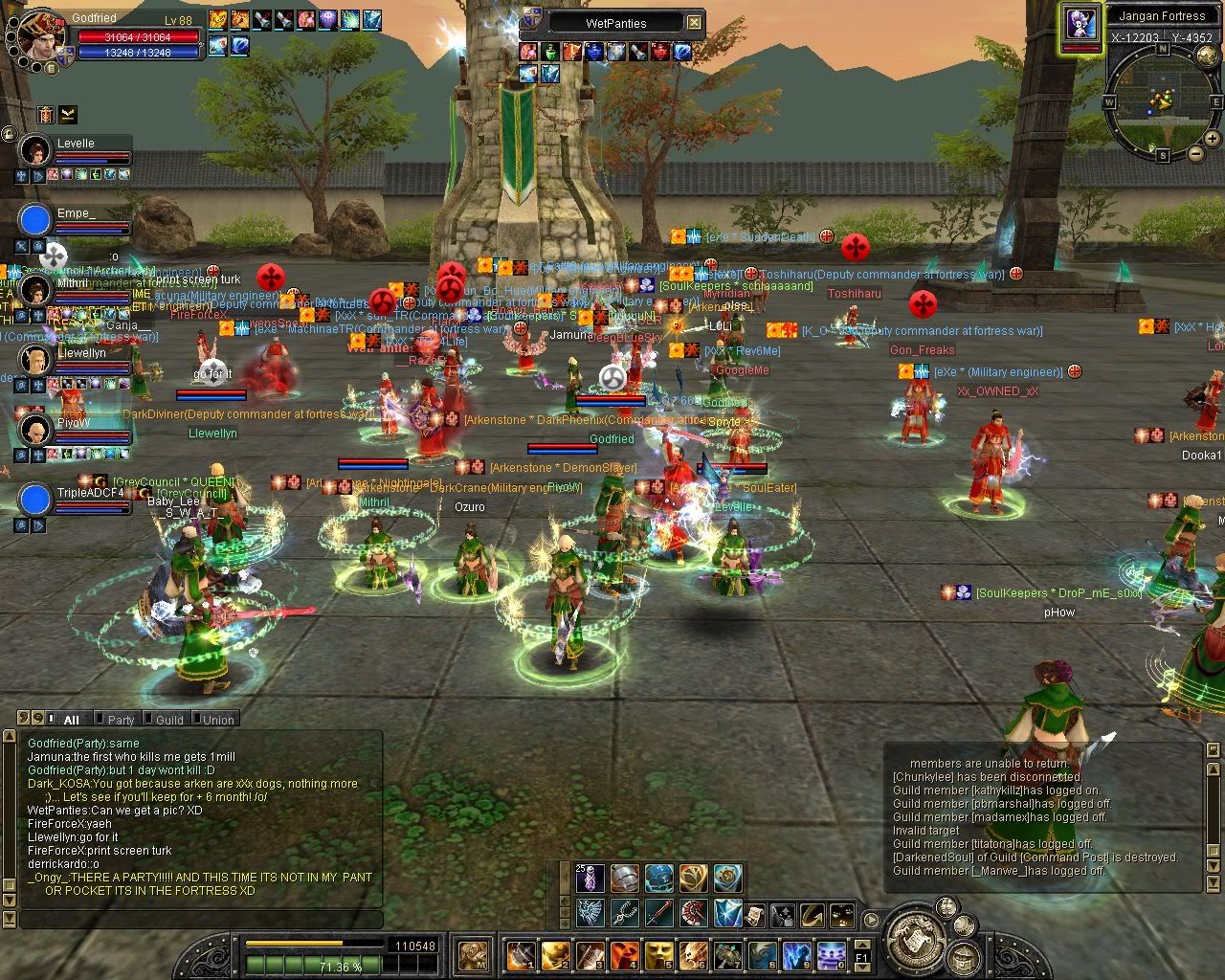Select party member Llewellyn's portrait
Image resolution: width=1225 pixels, height=980 pixels.
(35, 360)
